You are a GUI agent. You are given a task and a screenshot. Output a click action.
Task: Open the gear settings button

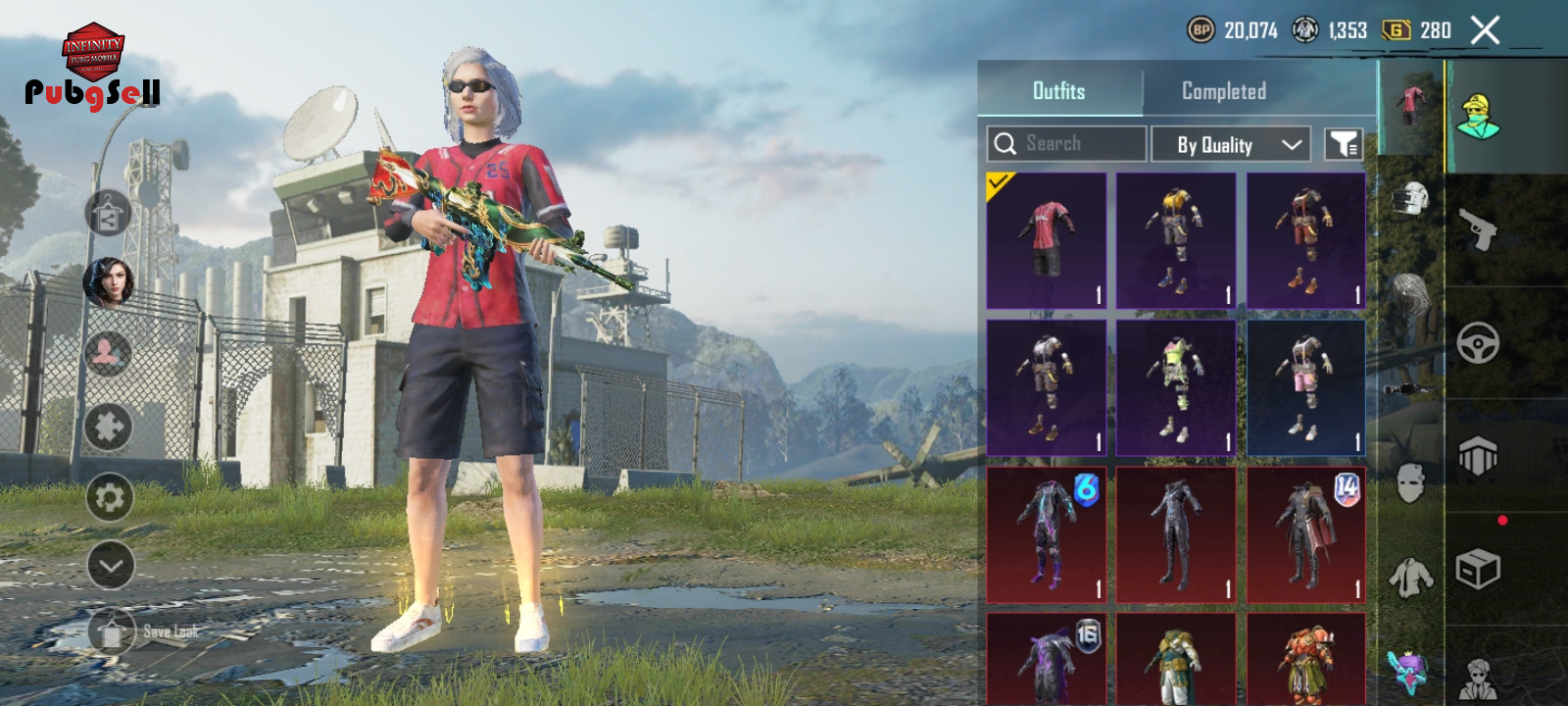(108, 498)
